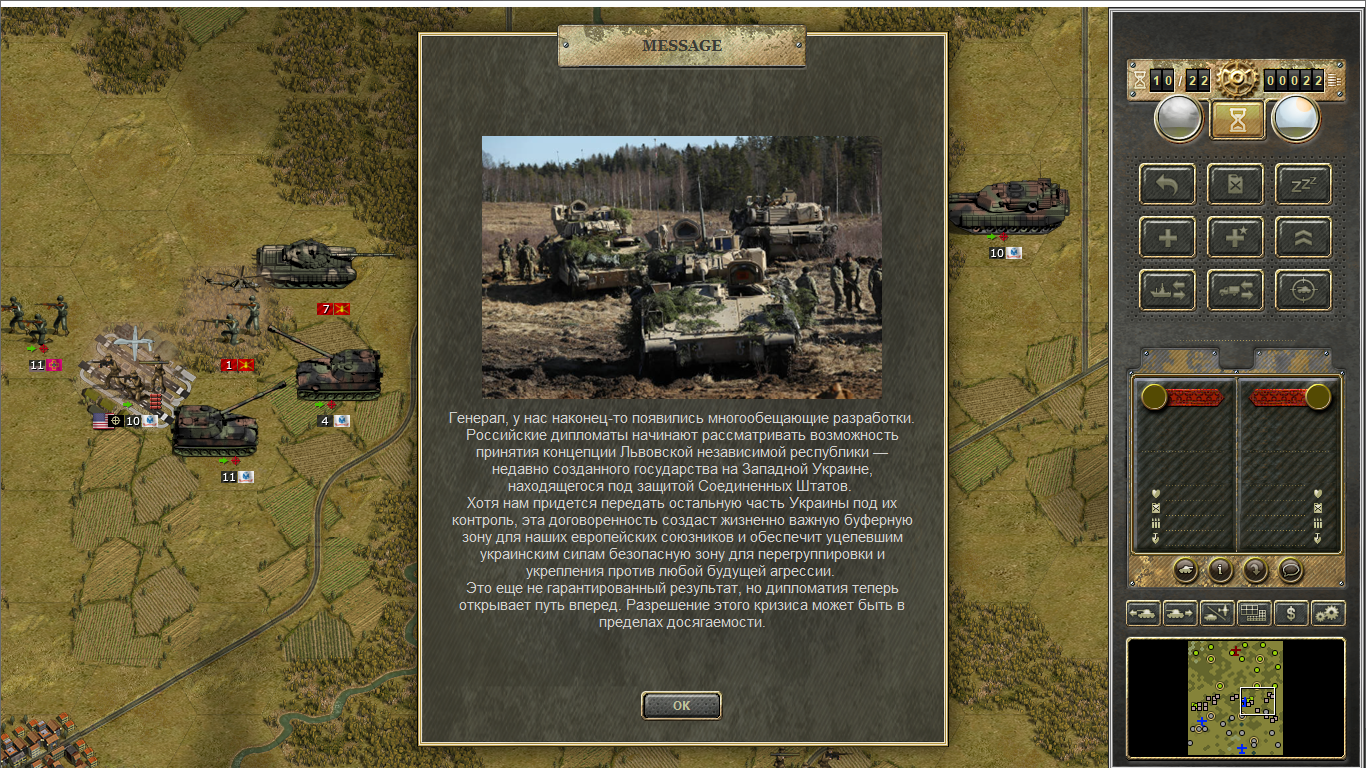This screenshot has width=1366, height=768.
Task: Upgrade the unit with the double chevron button
Action: click(x=1303, y=237)
